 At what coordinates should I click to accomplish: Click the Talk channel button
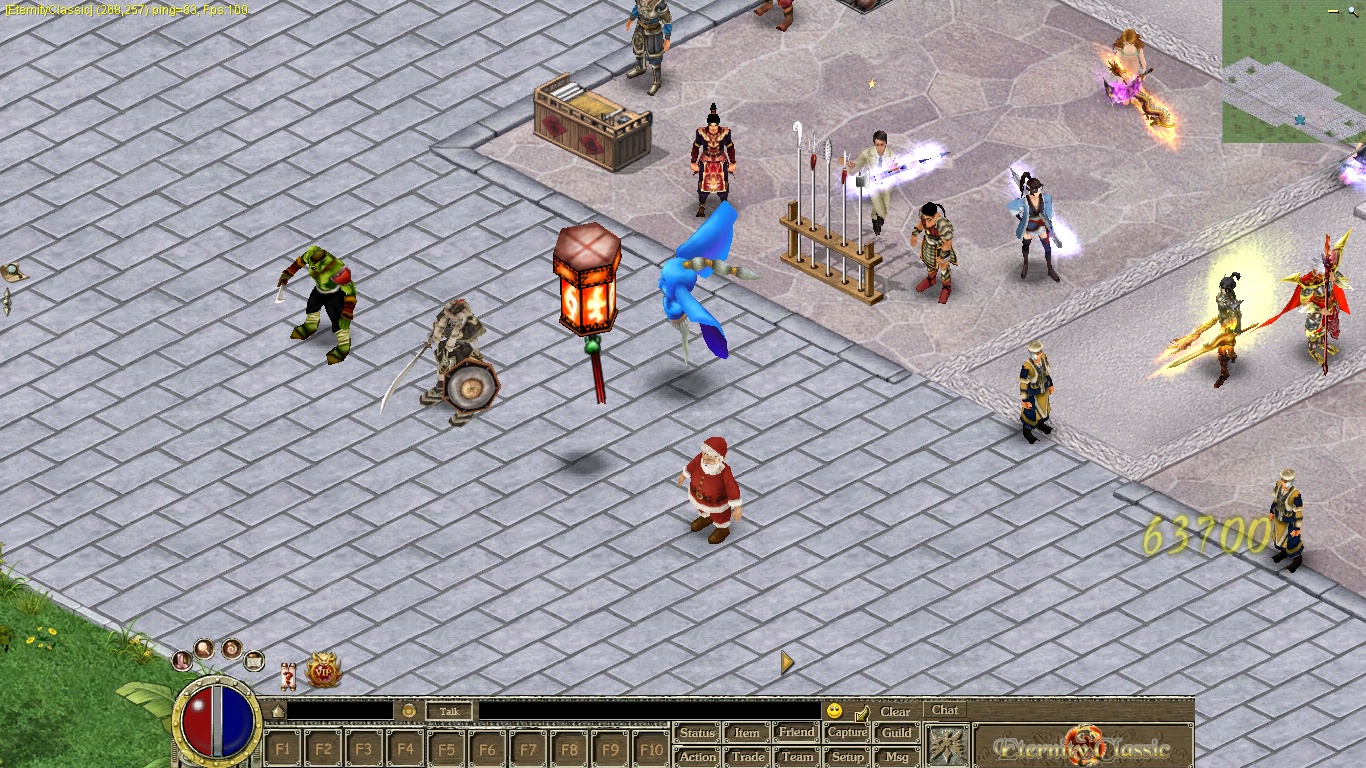(x=449, y=712)
